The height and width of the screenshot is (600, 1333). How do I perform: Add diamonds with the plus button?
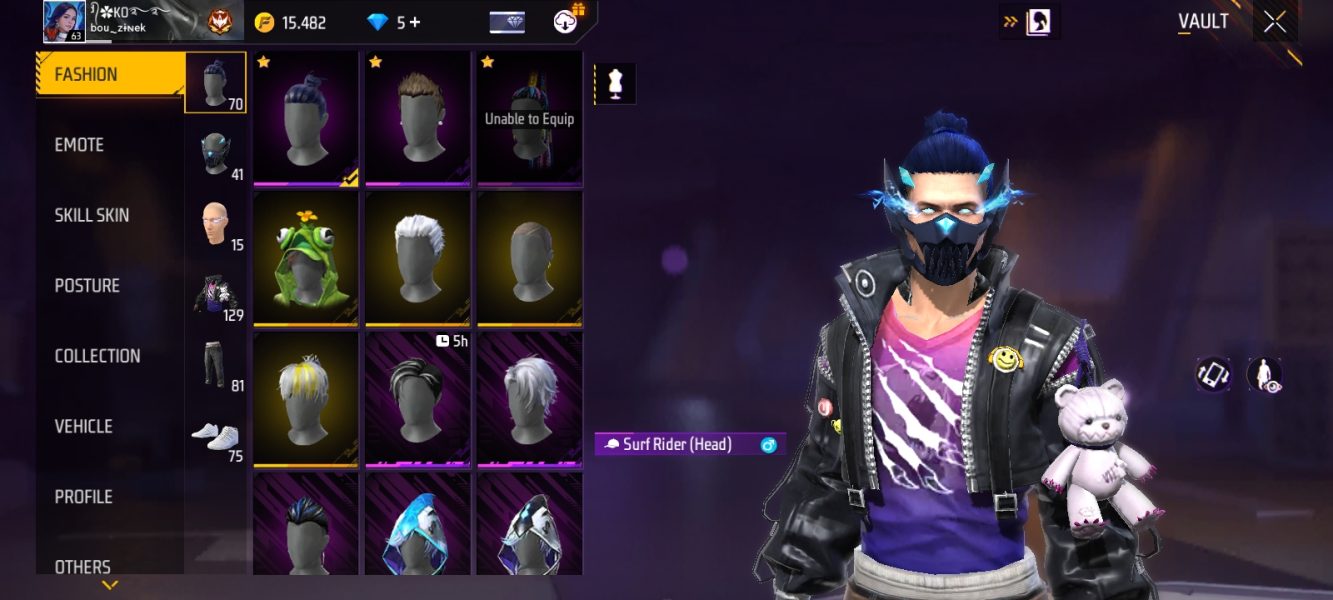pos(415,22)
